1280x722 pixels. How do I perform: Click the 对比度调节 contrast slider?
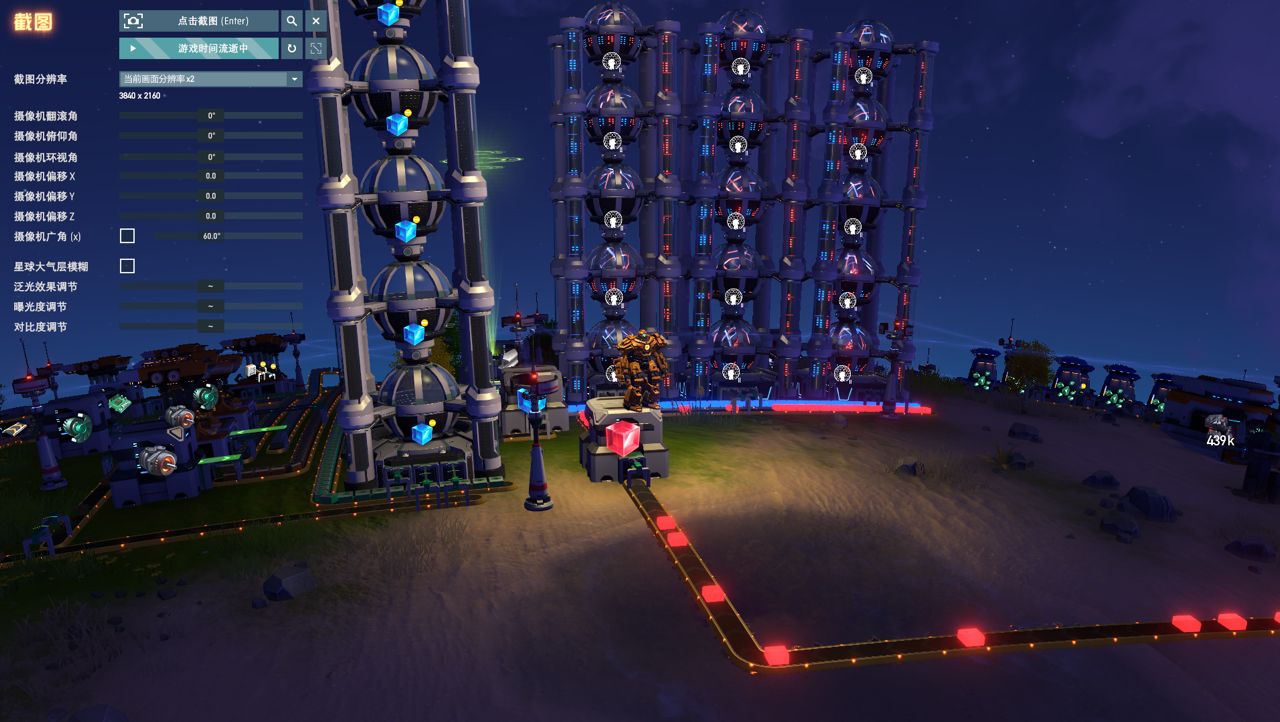(x=211, y=326)
